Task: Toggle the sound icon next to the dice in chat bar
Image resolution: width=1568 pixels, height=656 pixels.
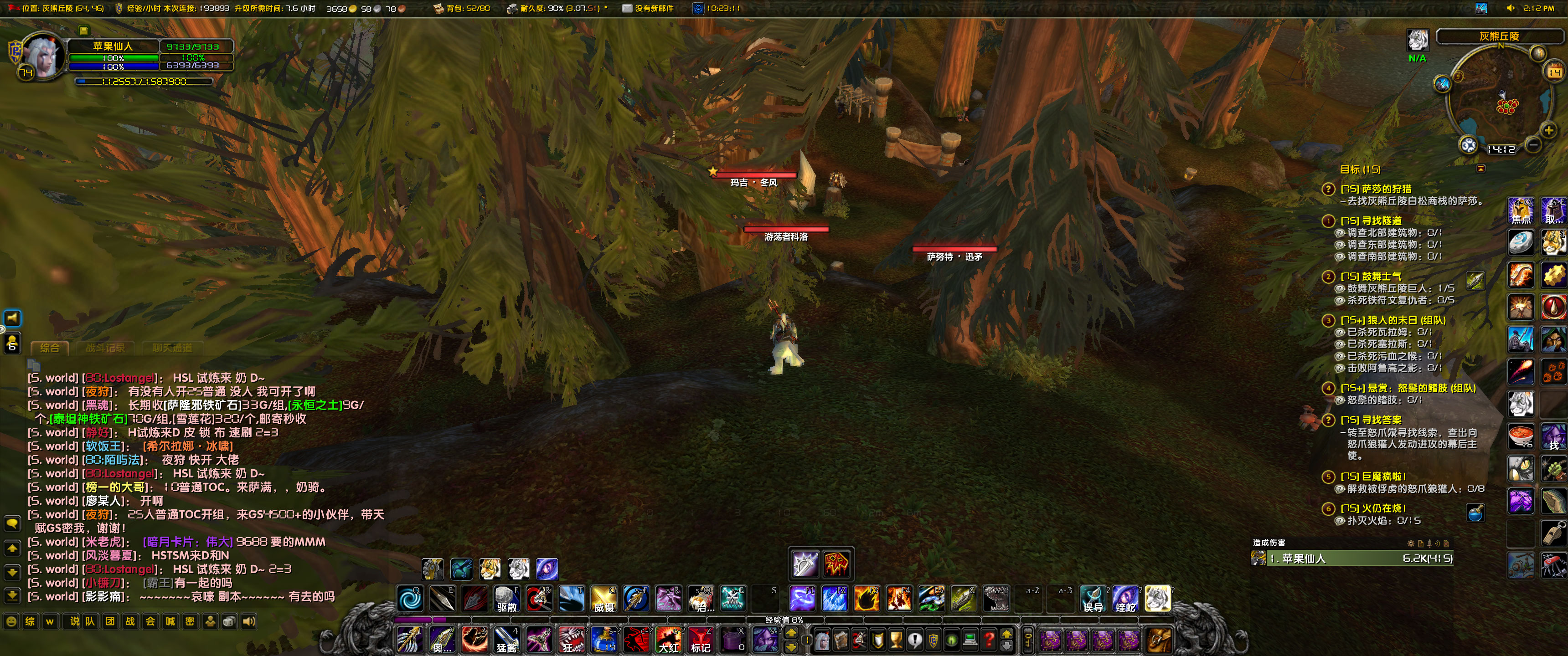Action: click(x=248, y=621)
